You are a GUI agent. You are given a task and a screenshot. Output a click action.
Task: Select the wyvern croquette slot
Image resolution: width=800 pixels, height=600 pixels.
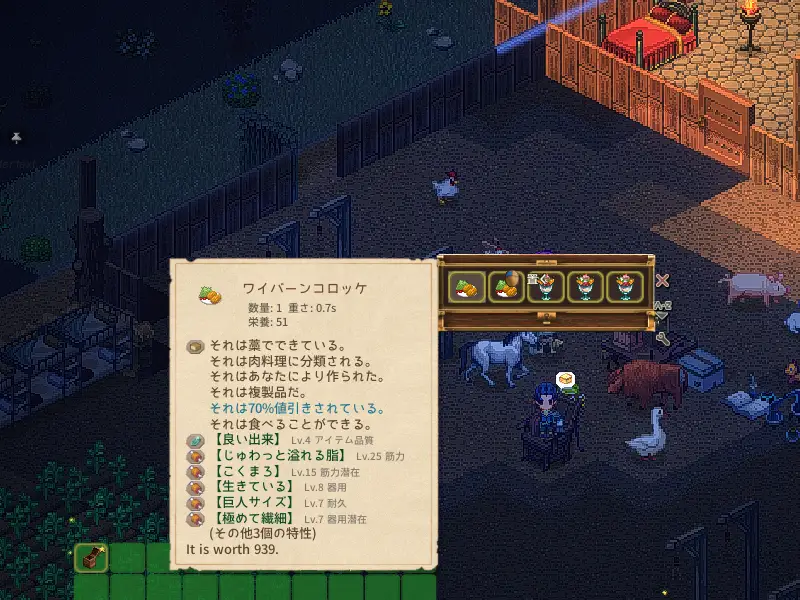click(466, 287)
